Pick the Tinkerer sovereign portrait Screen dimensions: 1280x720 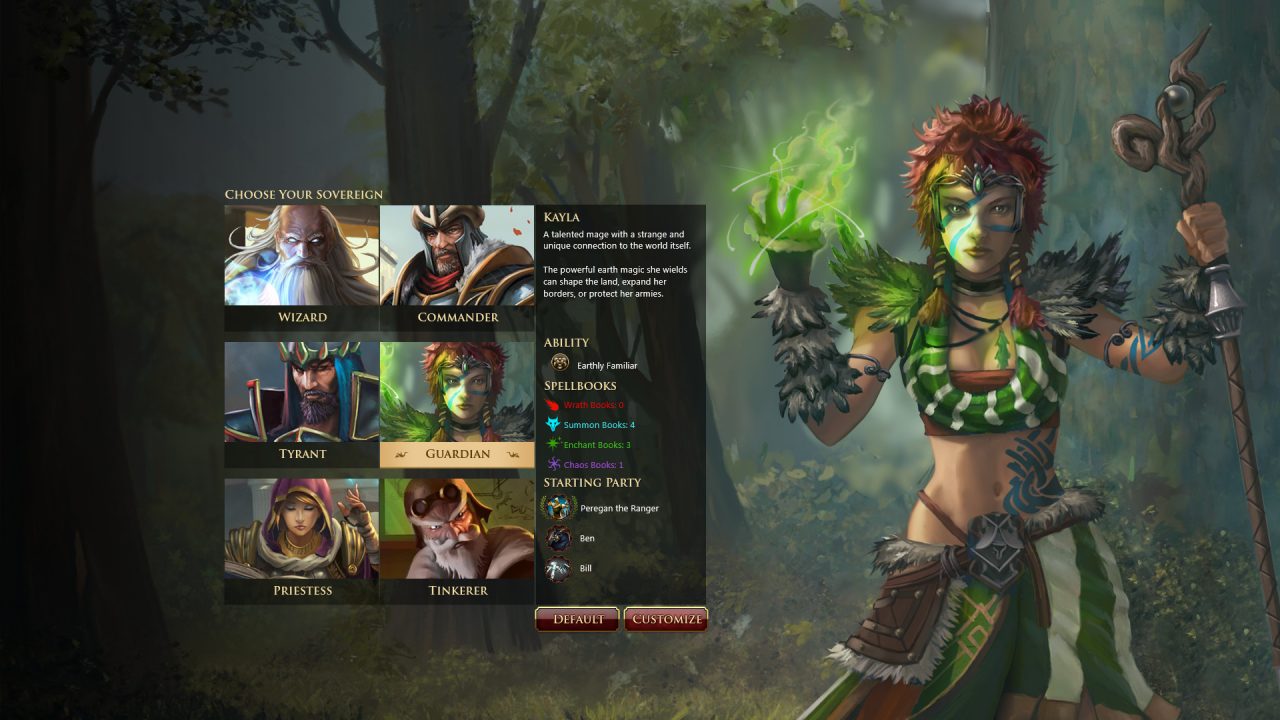click(x=458, y=527)
